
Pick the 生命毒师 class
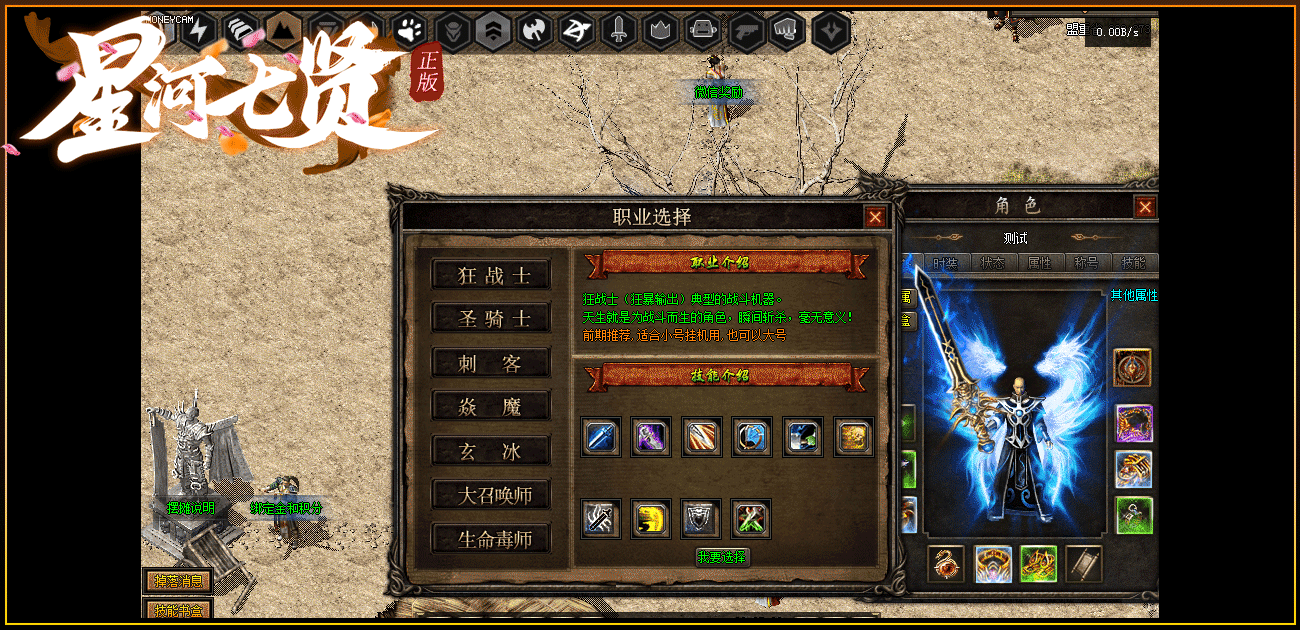[491, 539]
